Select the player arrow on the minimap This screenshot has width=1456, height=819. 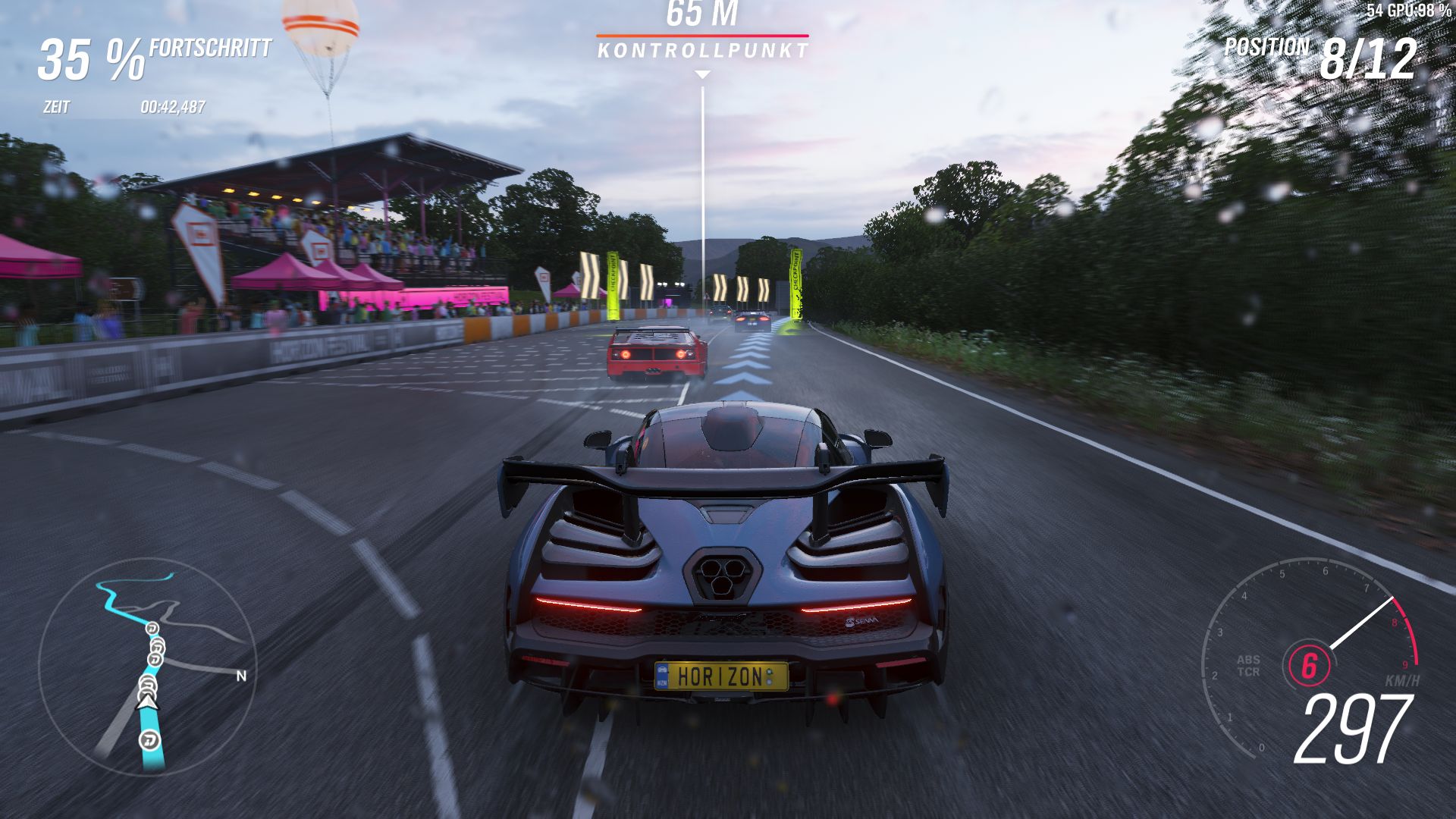[148, 703]
